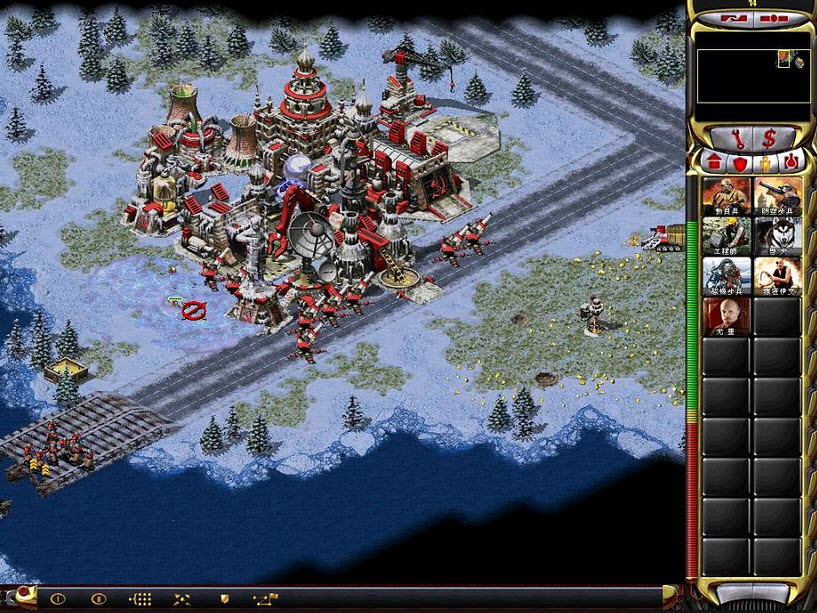The image size is (817, 613).
Task: Queue an Engineer with yellow hardhat
Action: click(727, 236)
